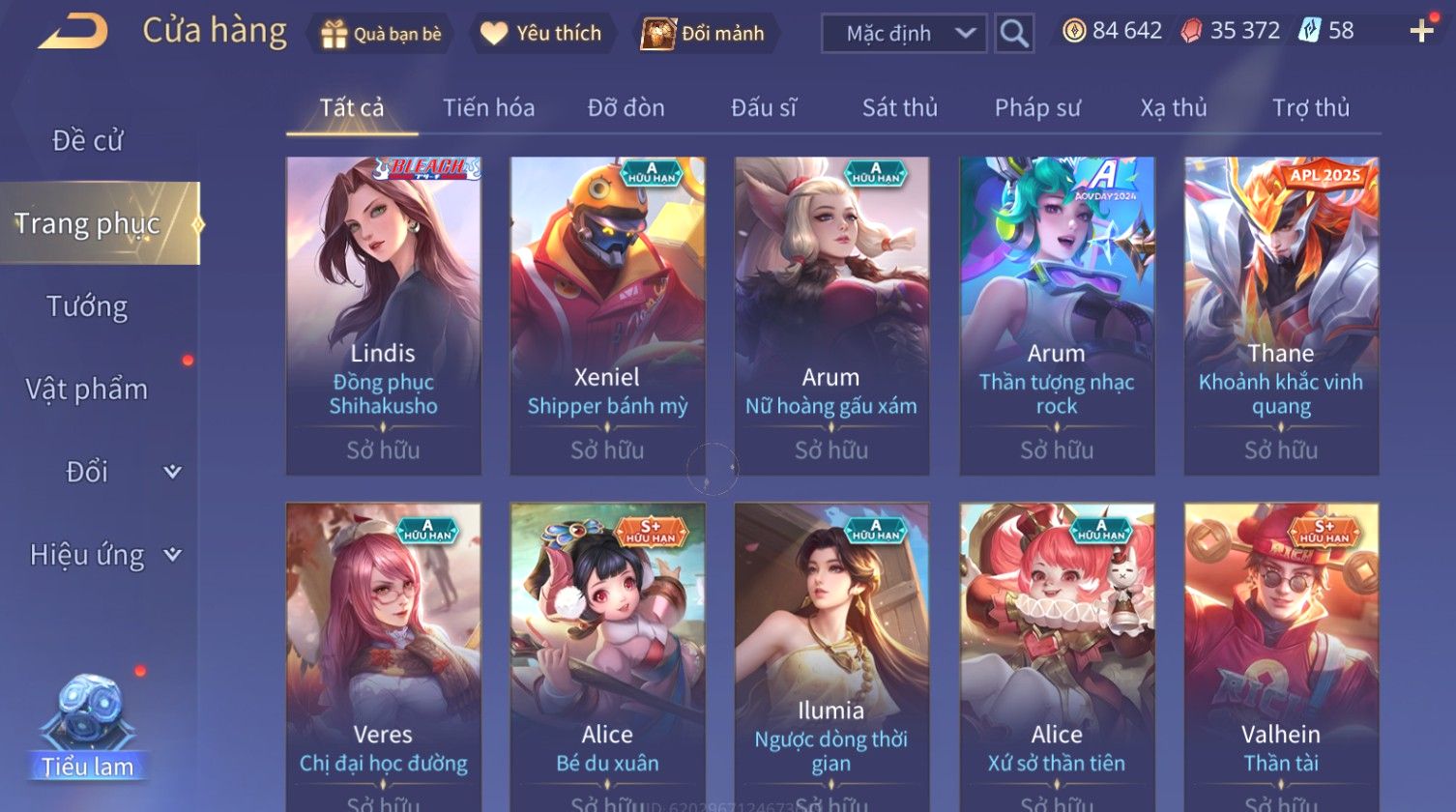The width and height of the screenshot is (1456, 812).
Task: Switch to the Đỡ đòn tab
Action: (626, 108)
